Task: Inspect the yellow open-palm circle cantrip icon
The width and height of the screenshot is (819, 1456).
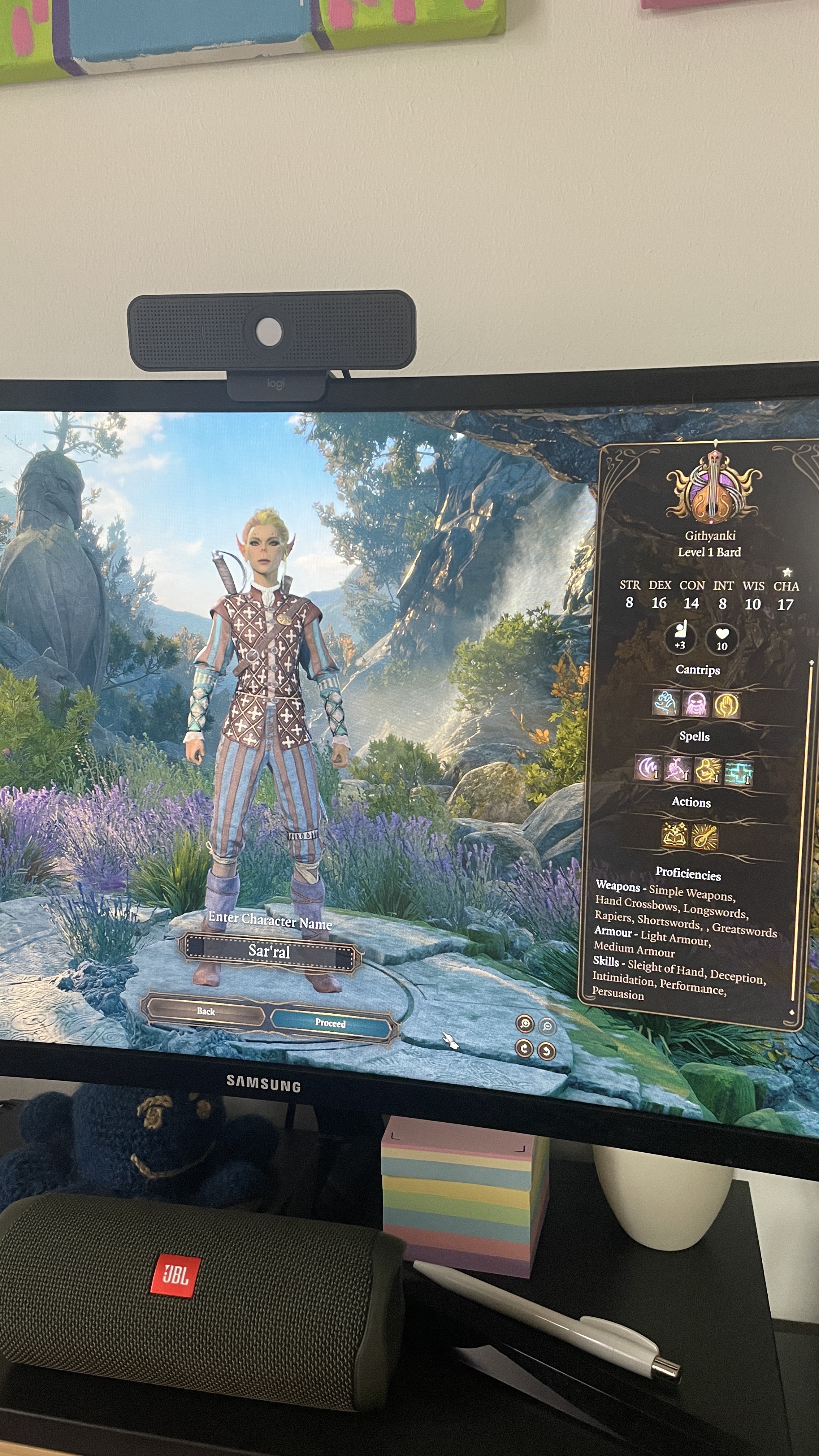Action: point(726,705)
